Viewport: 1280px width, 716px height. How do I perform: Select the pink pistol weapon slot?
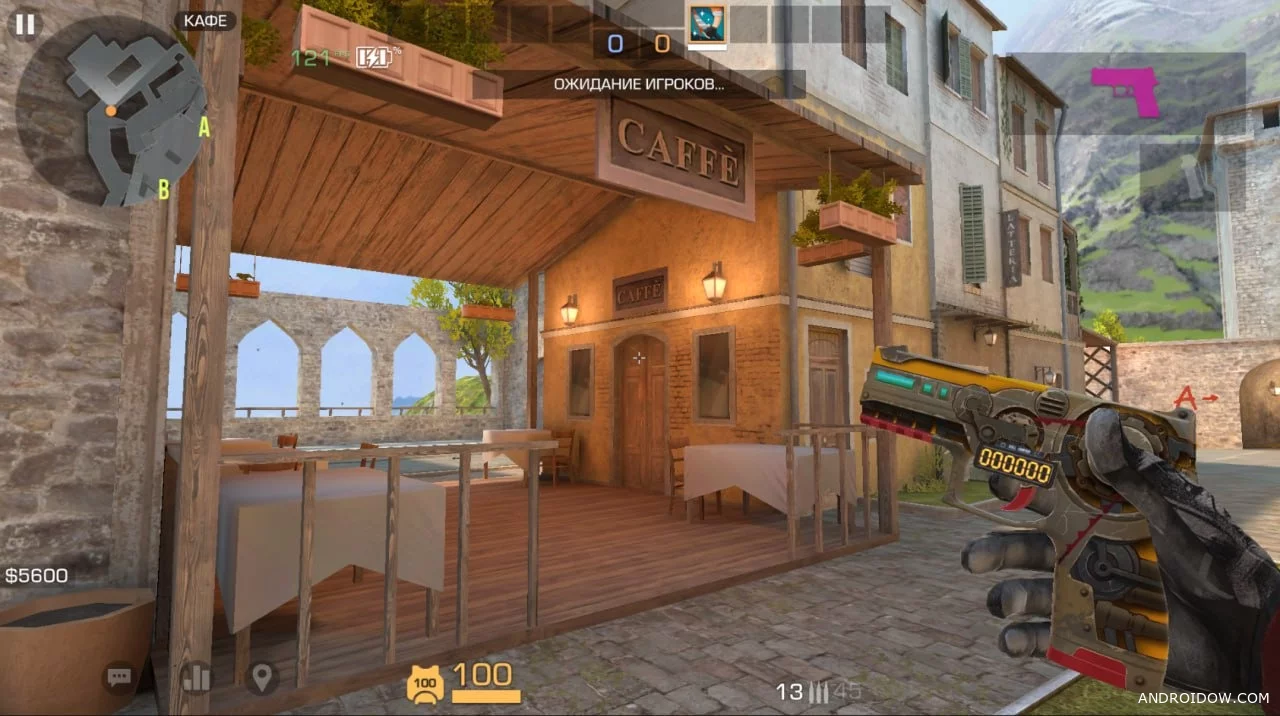tap(1127, 92)
